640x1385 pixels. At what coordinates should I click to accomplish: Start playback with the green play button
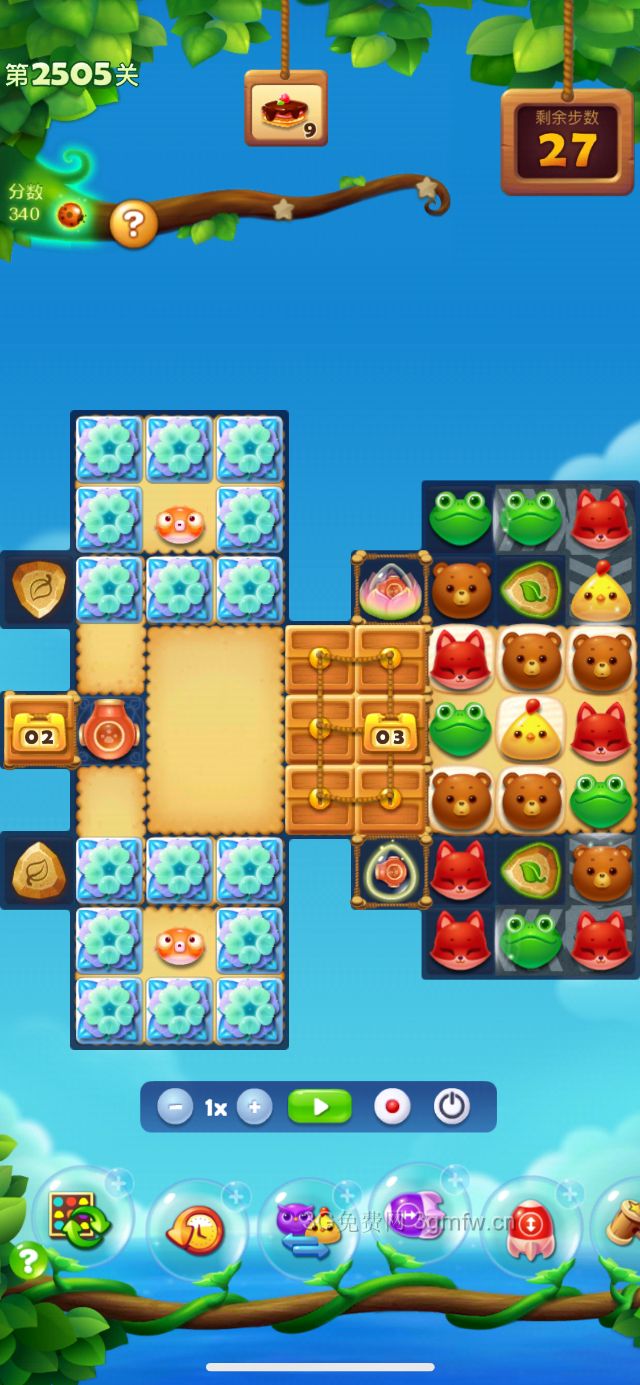pyautogui.click(x=320, y=1107)
